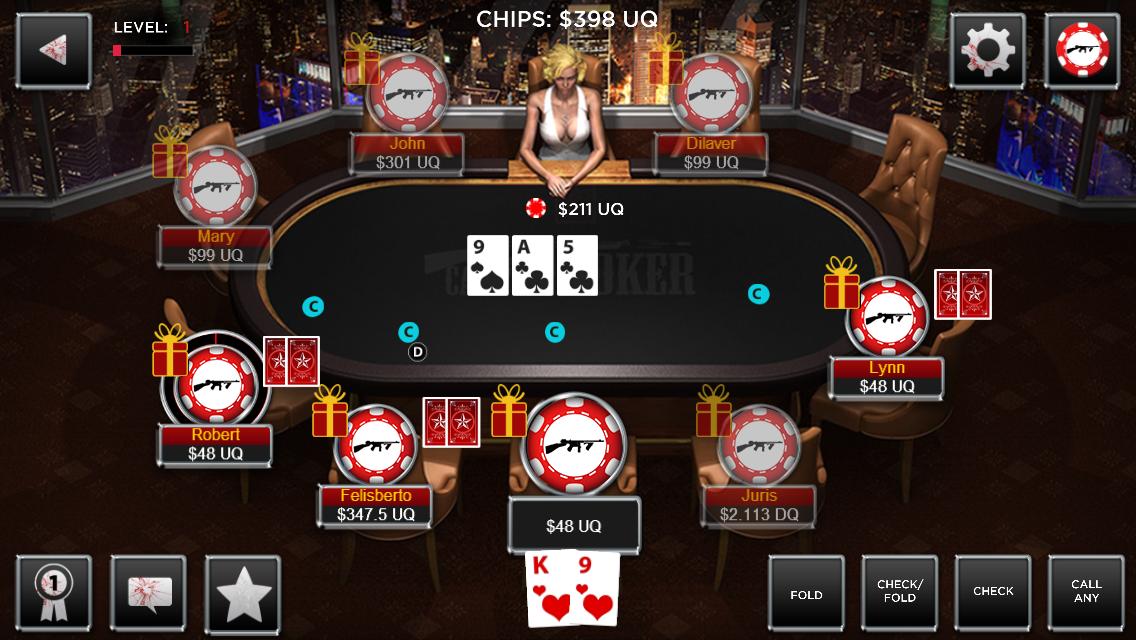Activate the Call Any button

tap(1086, 593)
